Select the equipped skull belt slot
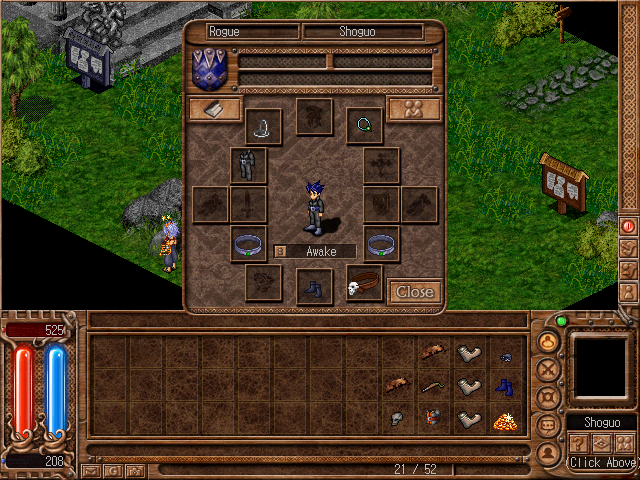640x480 pixels. click(x=364, y=284)
